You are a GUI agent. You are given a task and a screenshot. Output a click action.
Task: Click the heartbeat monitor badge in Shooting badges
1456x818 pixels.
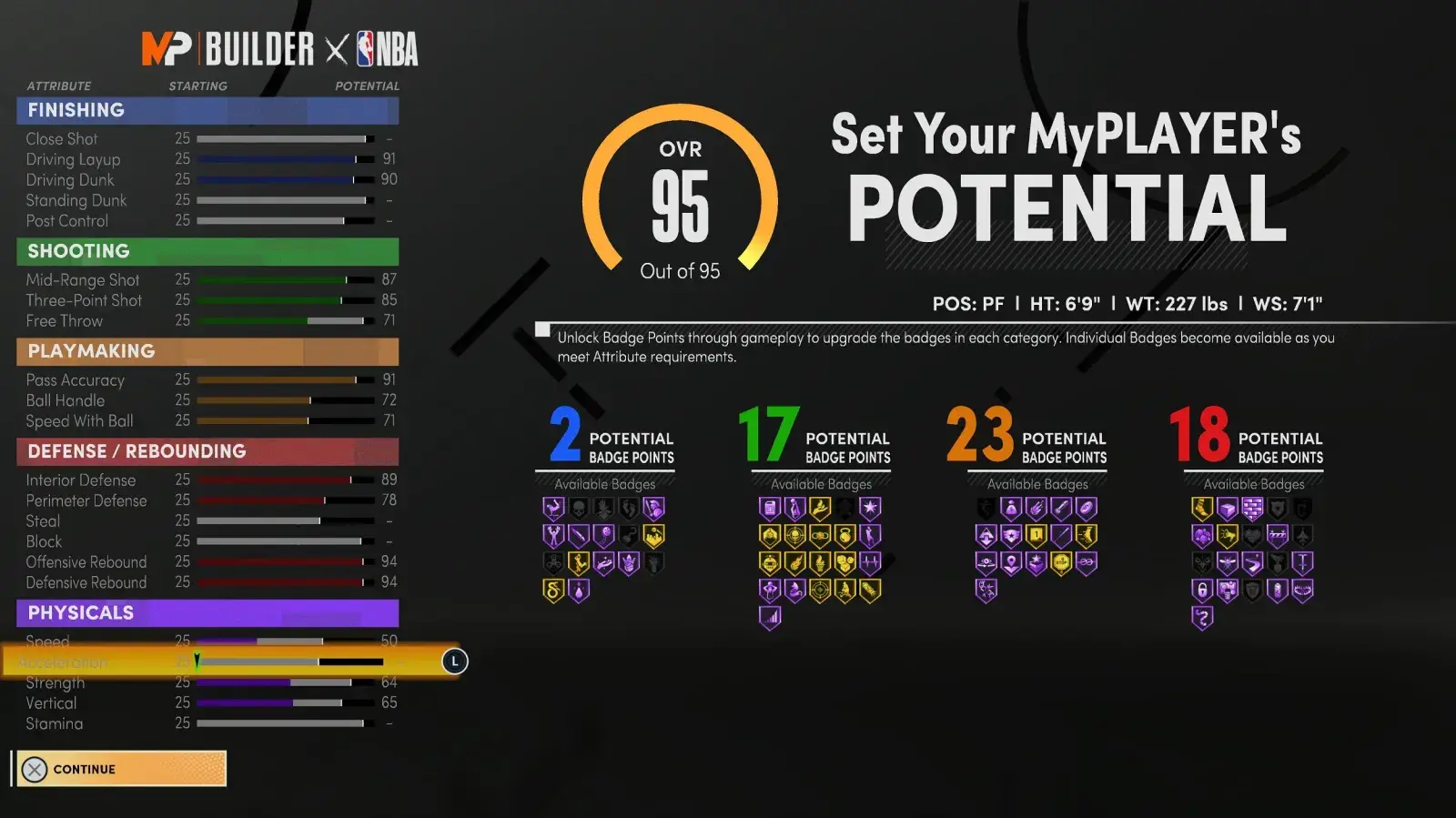click(869, 562)
